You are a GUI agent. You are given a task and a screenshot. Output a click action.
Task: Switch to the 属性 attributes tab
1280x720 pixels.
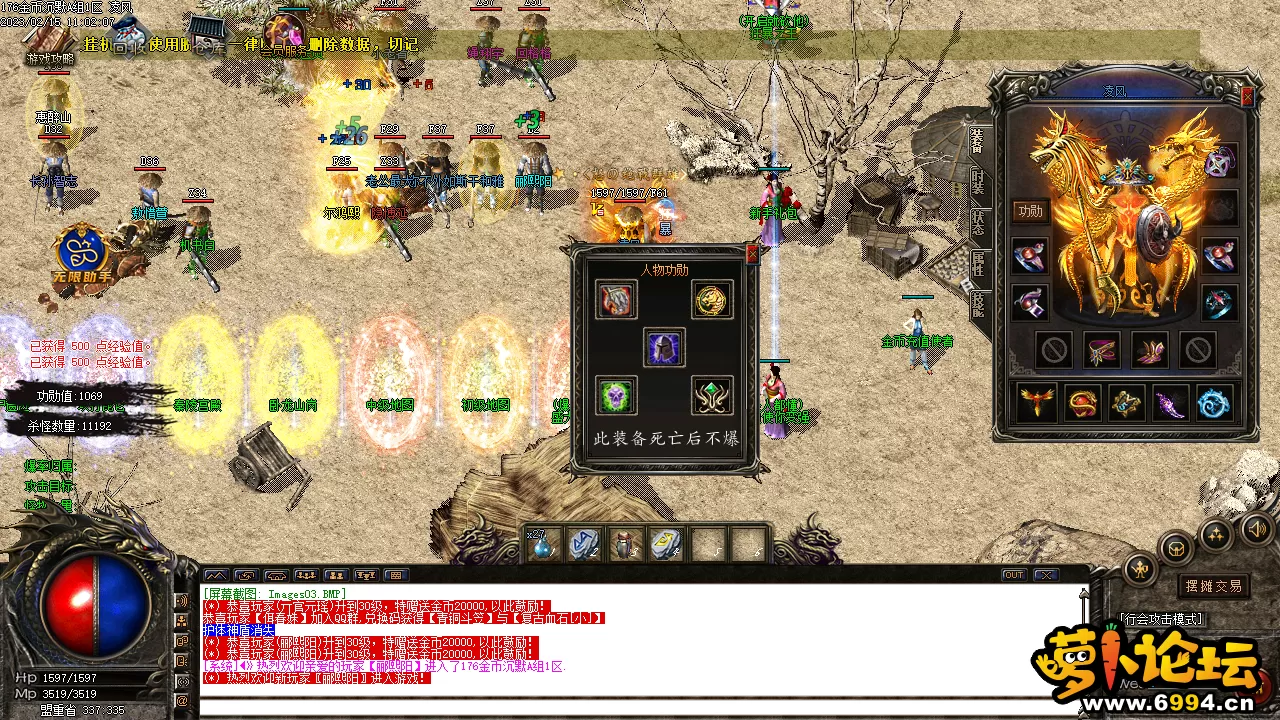[977, 263]
